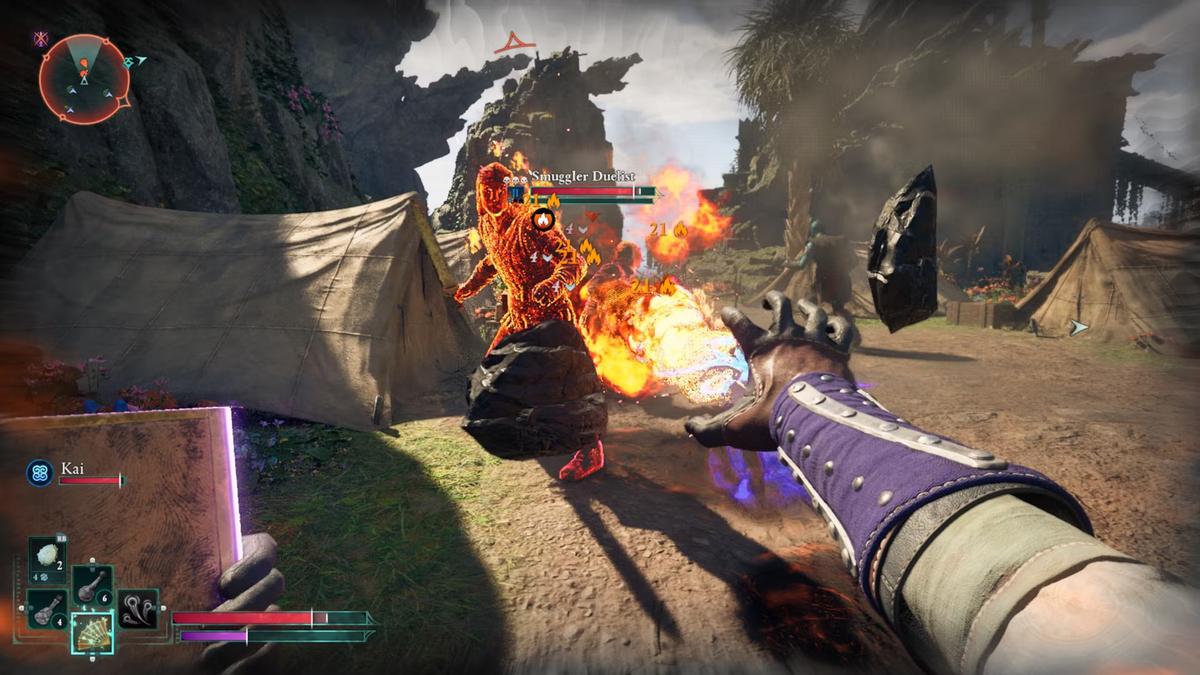1200x675 pixels.
Task: Select the potion flask slot with count 4
Action: [47, 608]
